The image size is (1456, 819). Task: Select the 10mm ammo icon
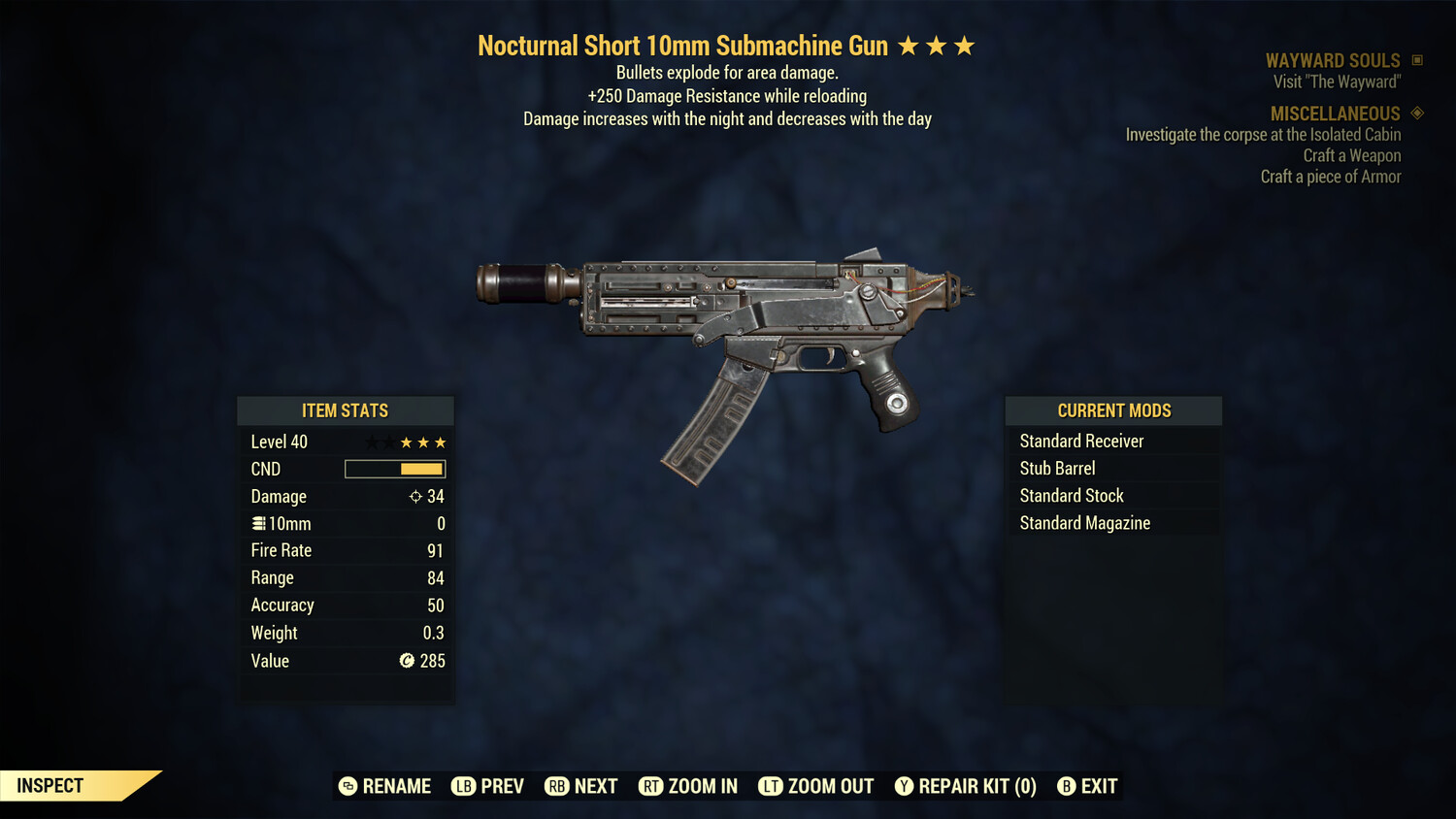258,523
